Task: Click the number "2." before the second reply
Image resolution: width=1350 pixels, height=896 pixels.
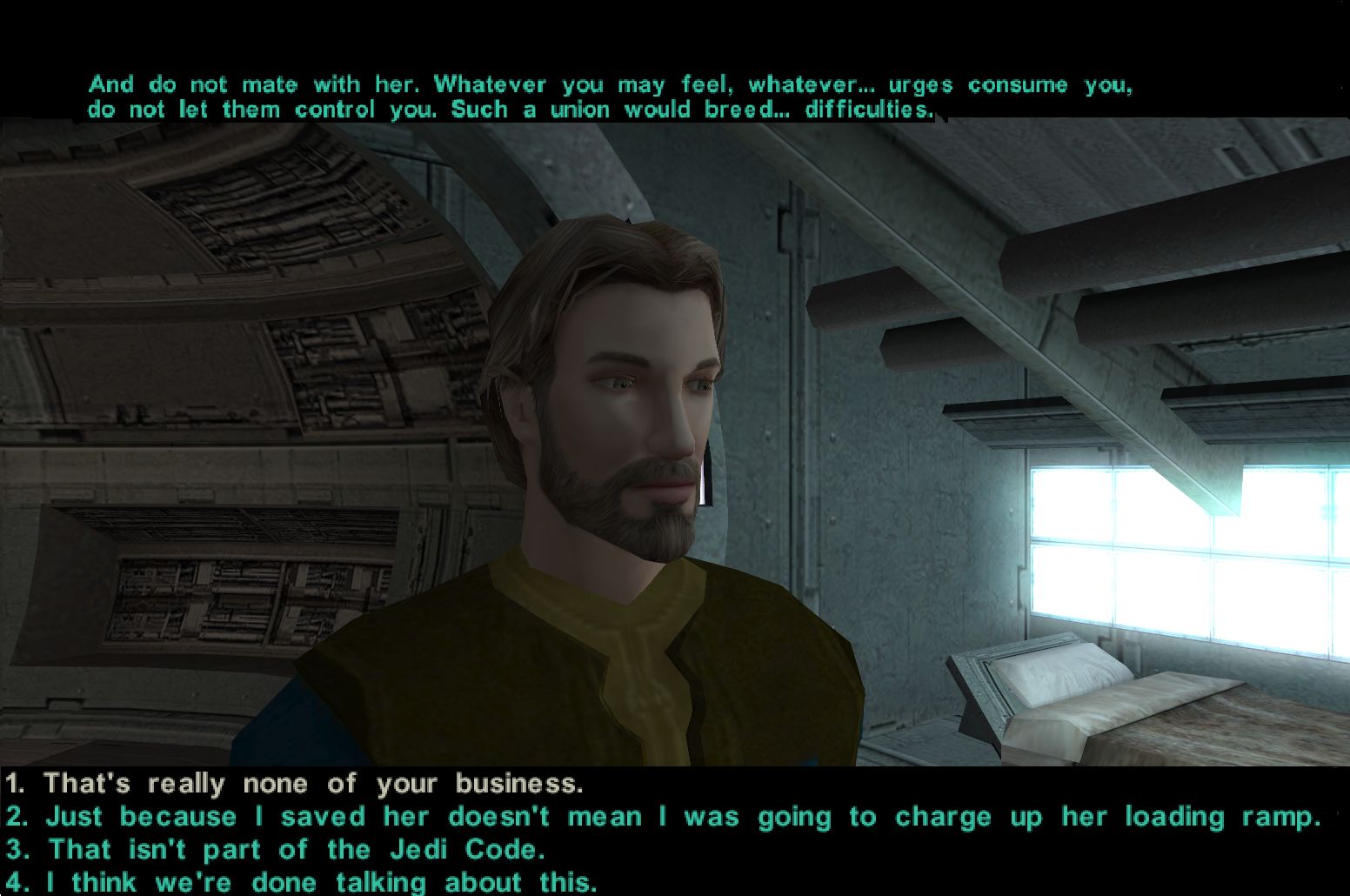Action: [x=16, y=816]
